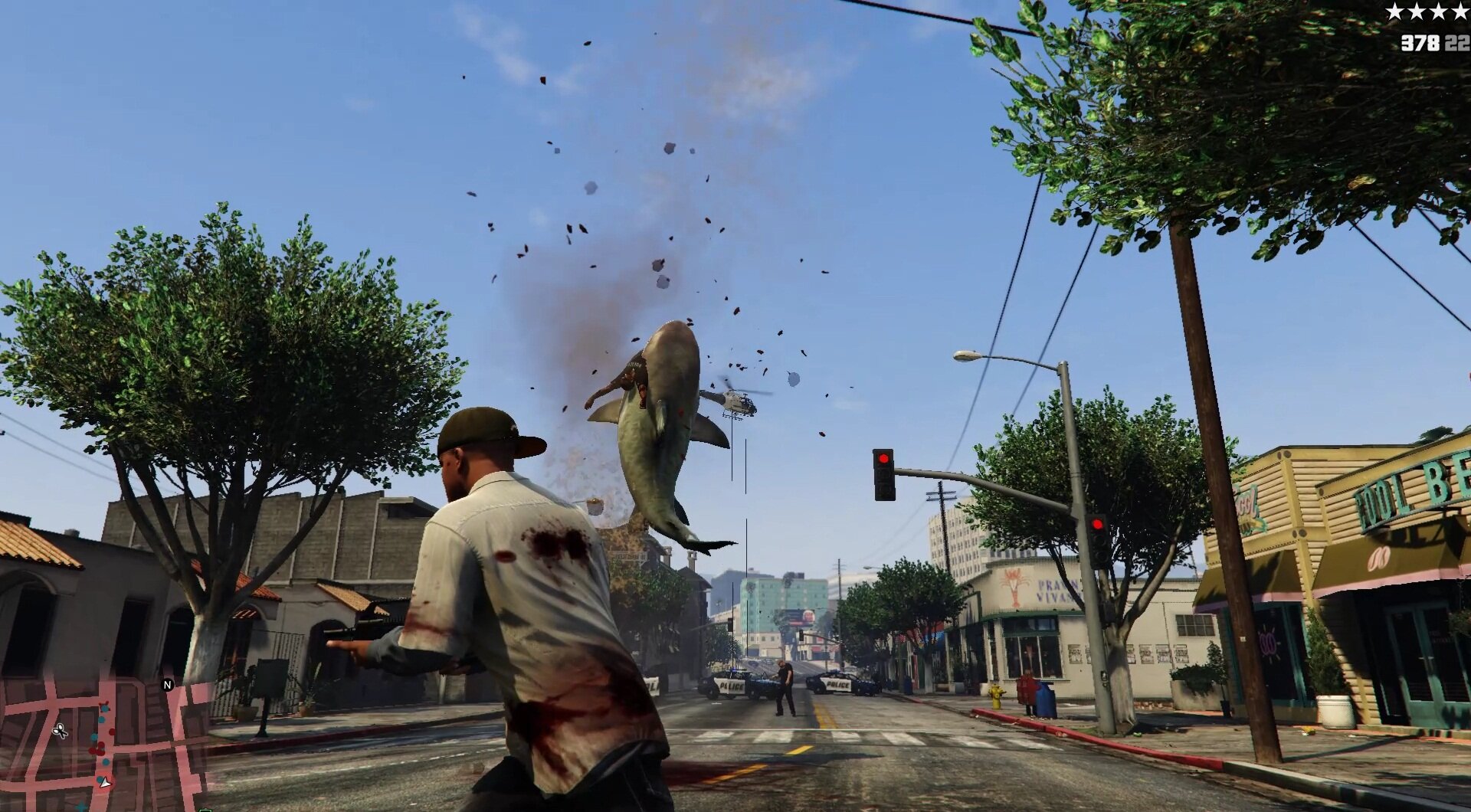Click the white player arrow on minimap
Image resolution: width=1471 pixels, height=812 pixels.
click(x=105, y=782)
